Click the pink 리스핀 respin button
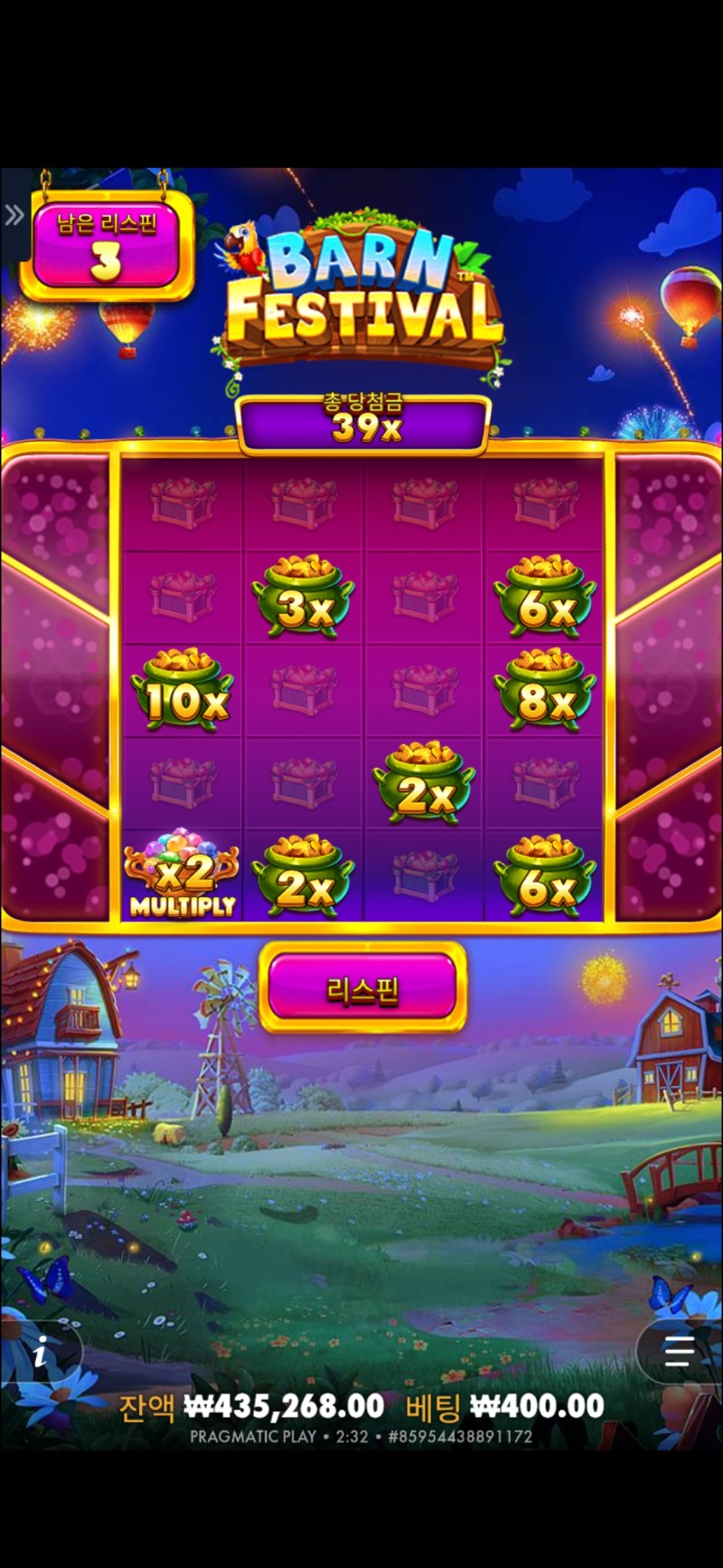This screenshot has height=1568, width=723. (362, 988)
